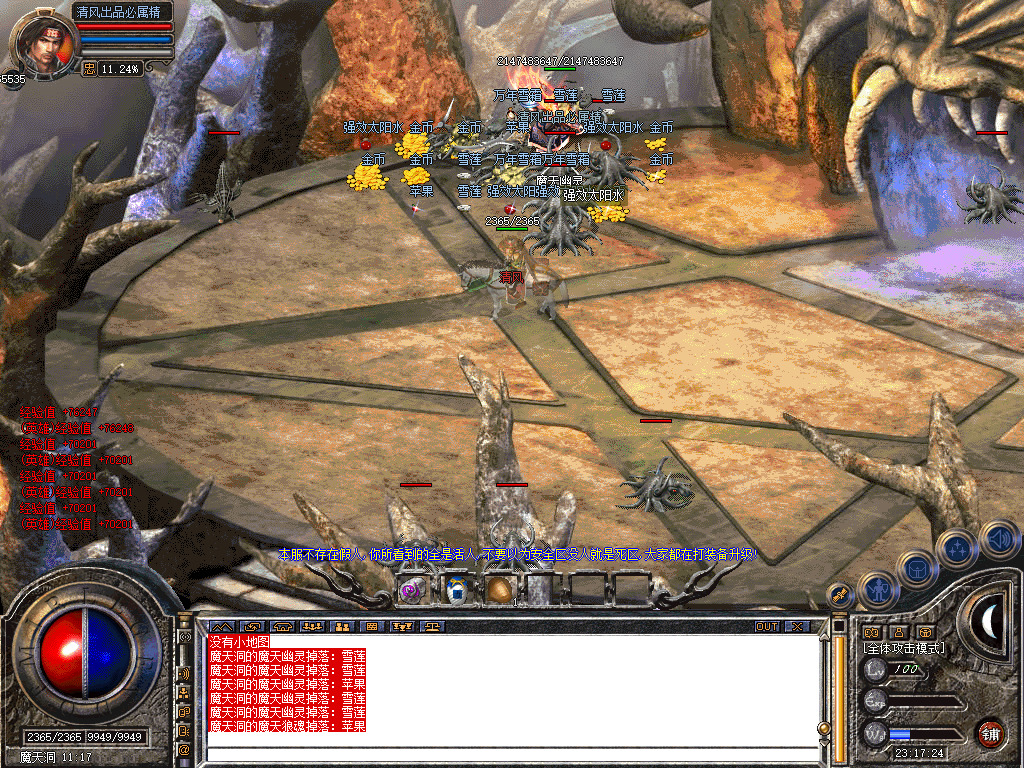Select the blue-and-white potion belt slot
Viewport: 1024px width, 768px height.
click(457, 590)
